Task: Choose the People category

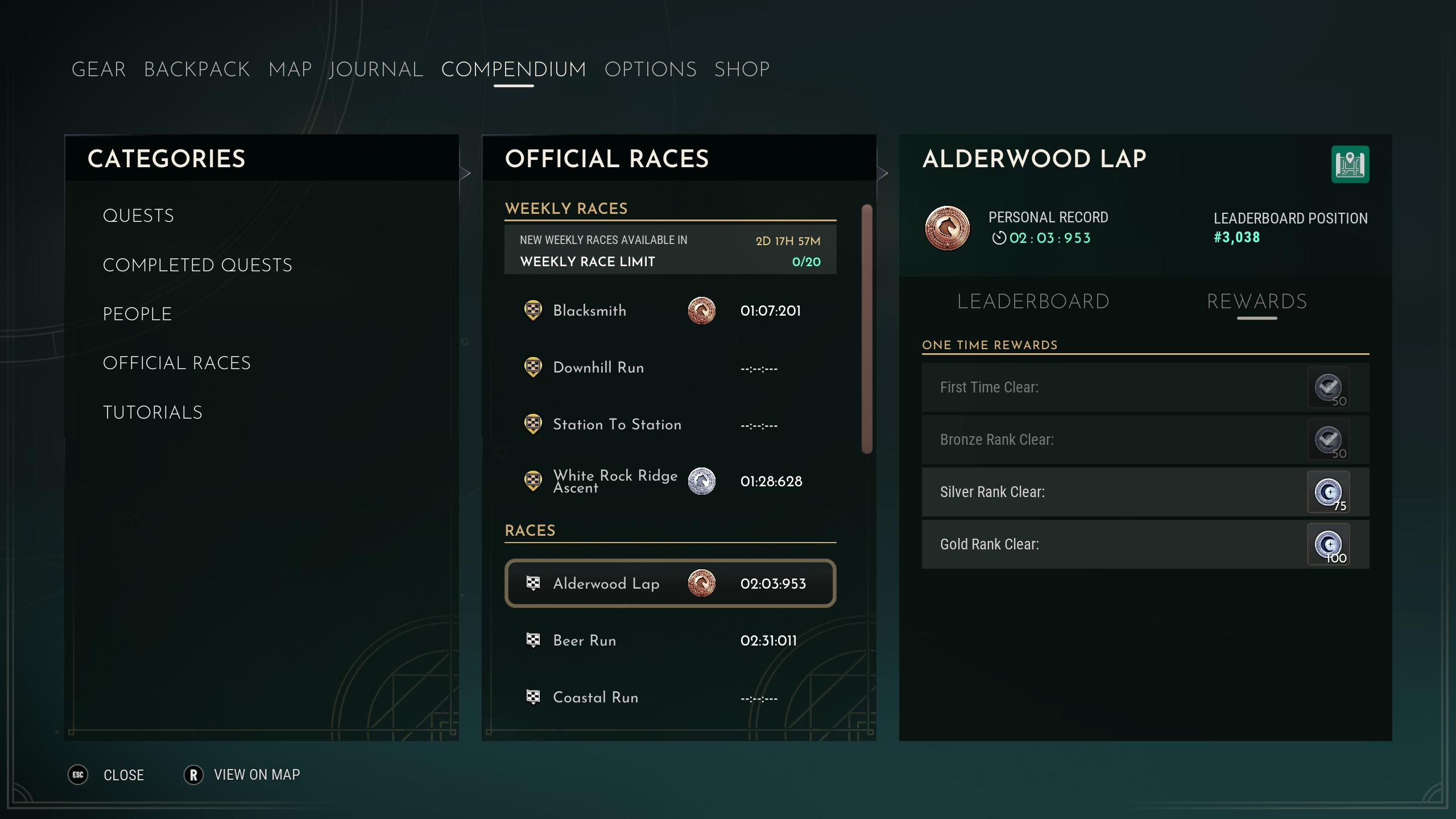Action: [x=137, y=314]
